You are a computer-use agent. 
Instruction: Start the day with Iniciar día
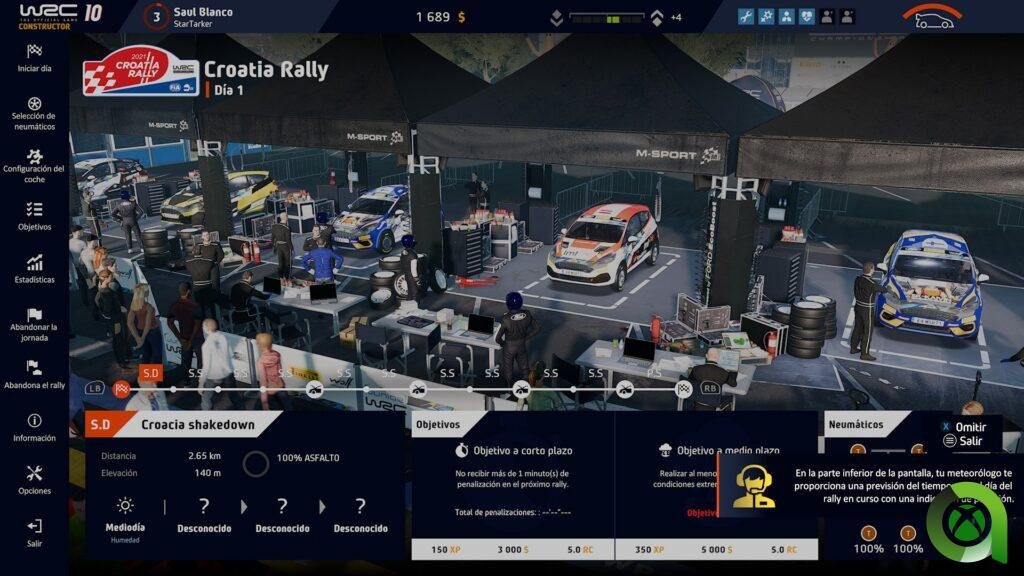click(34, 58)
